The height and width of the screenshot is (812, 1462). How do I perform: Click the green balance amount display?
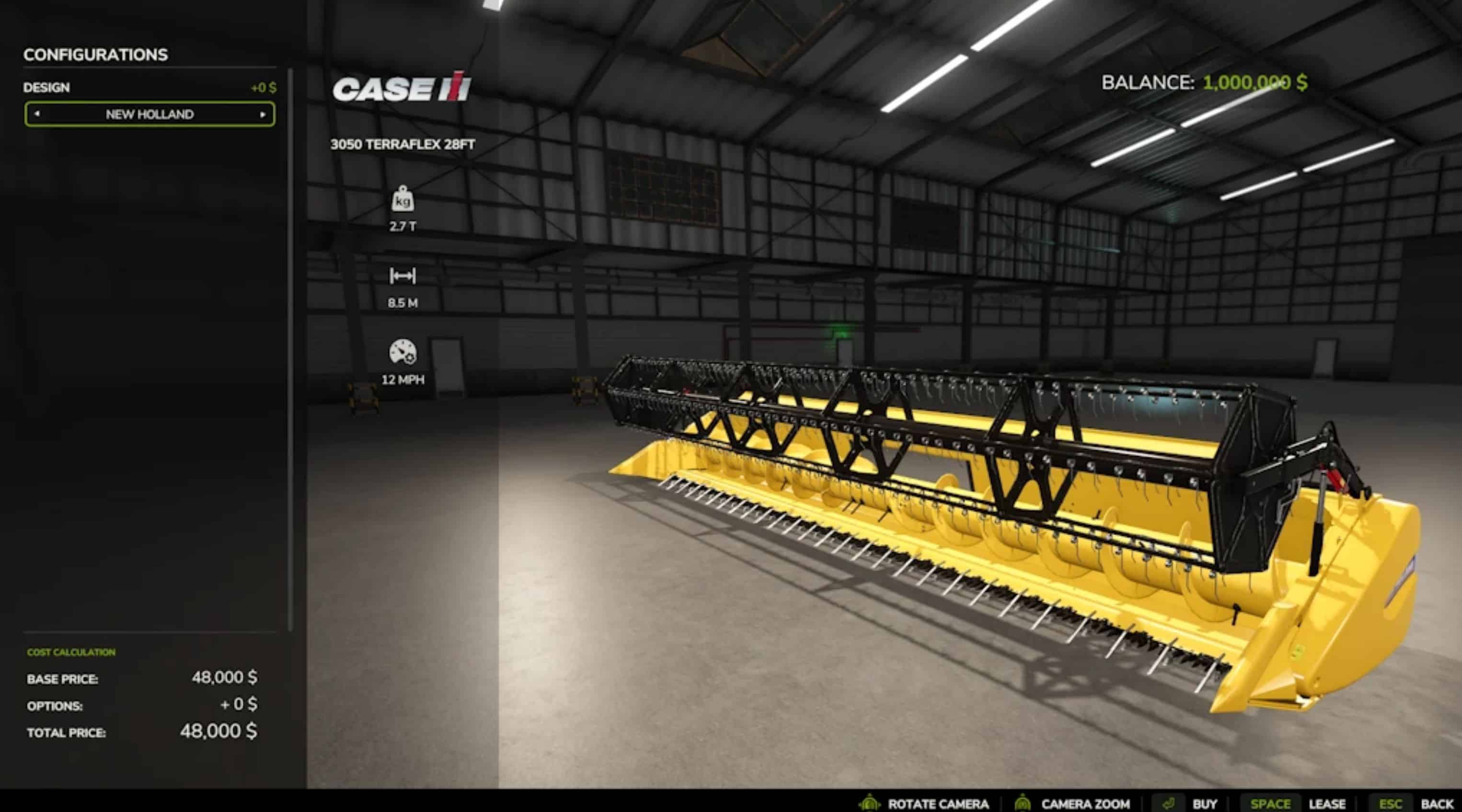tap(1255, 83)
